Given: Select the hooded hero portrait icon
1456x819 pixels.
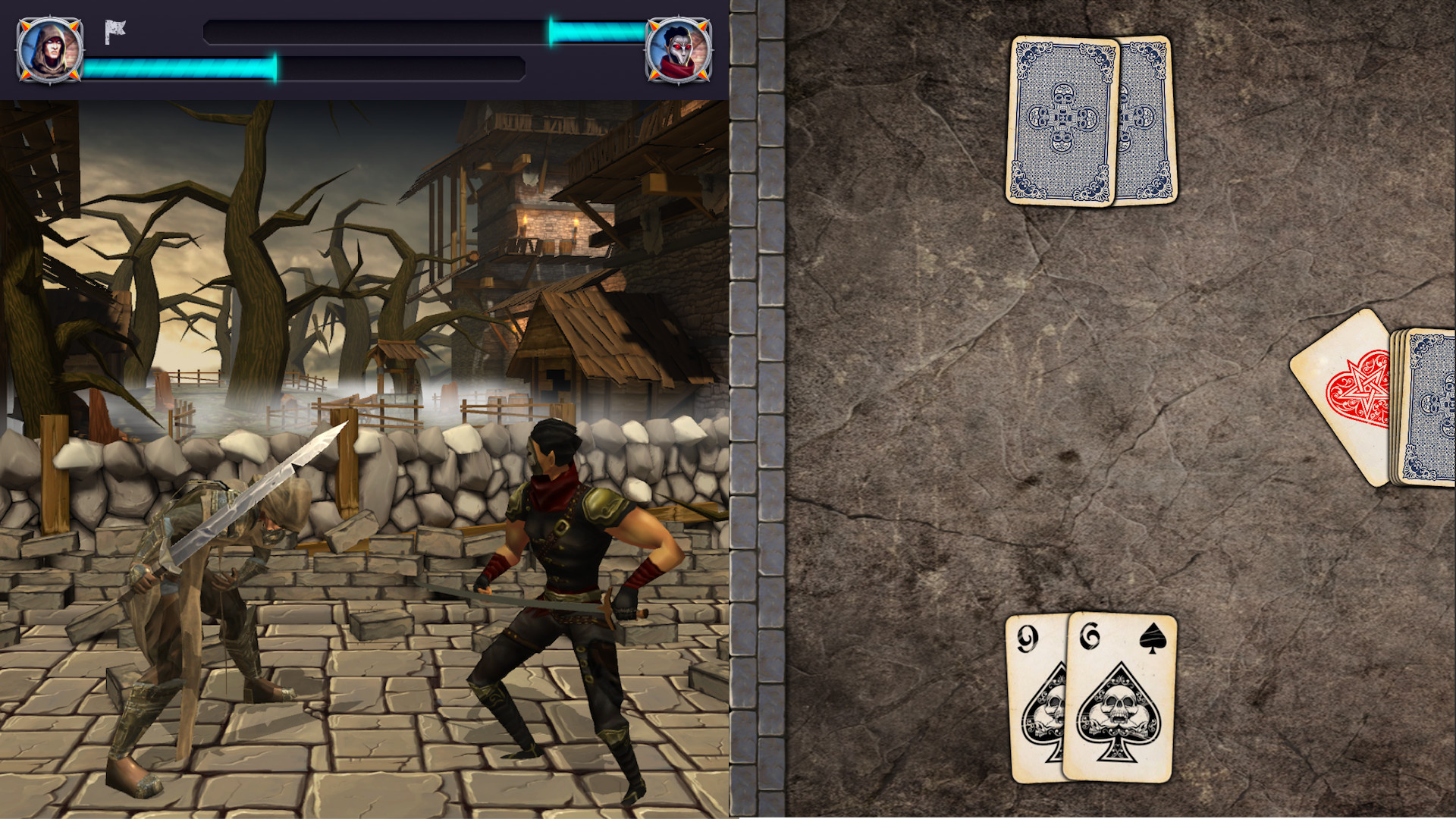Looking at the screenshot, I should (48, 50).
